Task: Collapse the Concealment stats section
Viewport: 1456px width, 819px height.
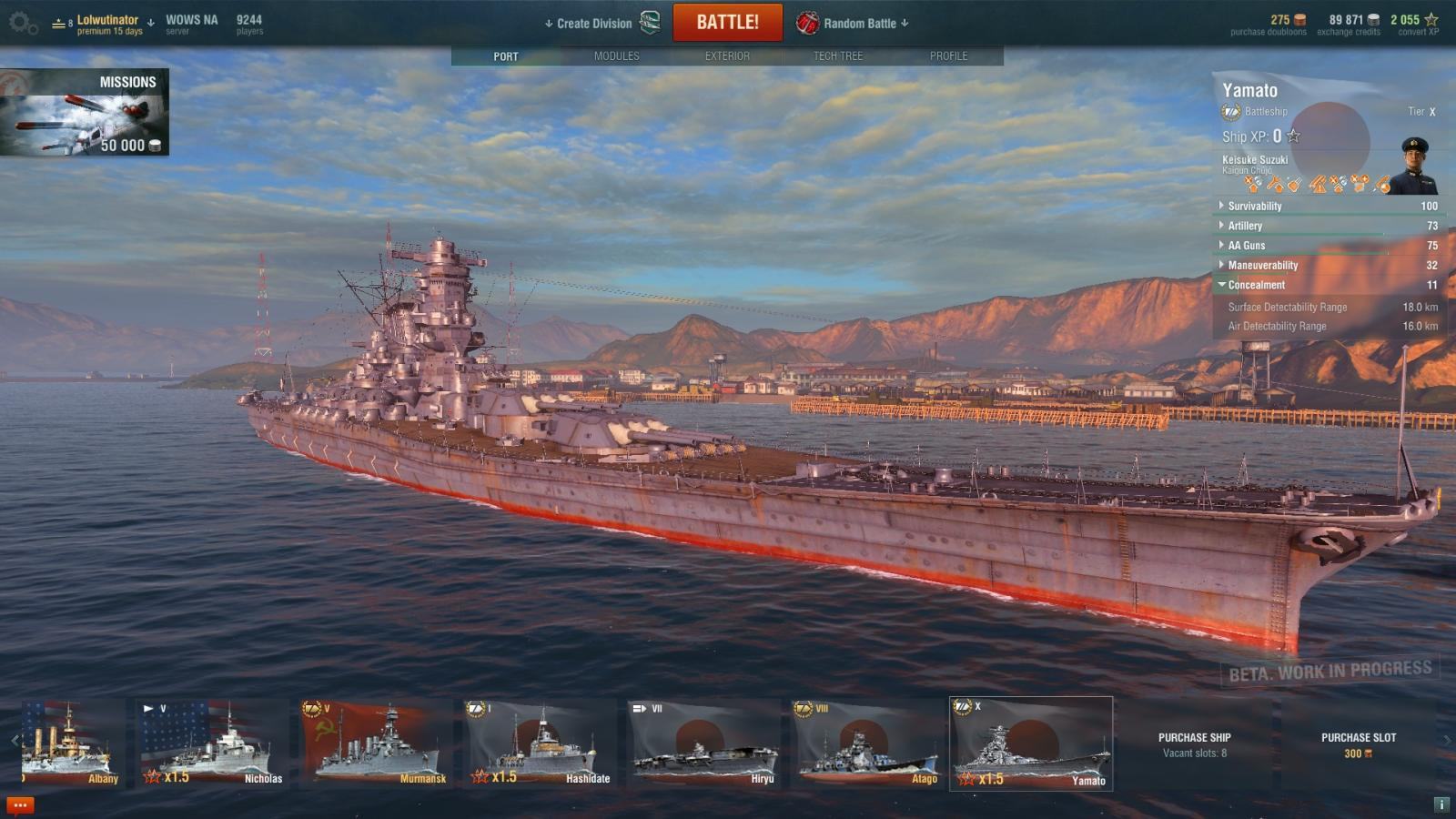Action: [1256, 286]
